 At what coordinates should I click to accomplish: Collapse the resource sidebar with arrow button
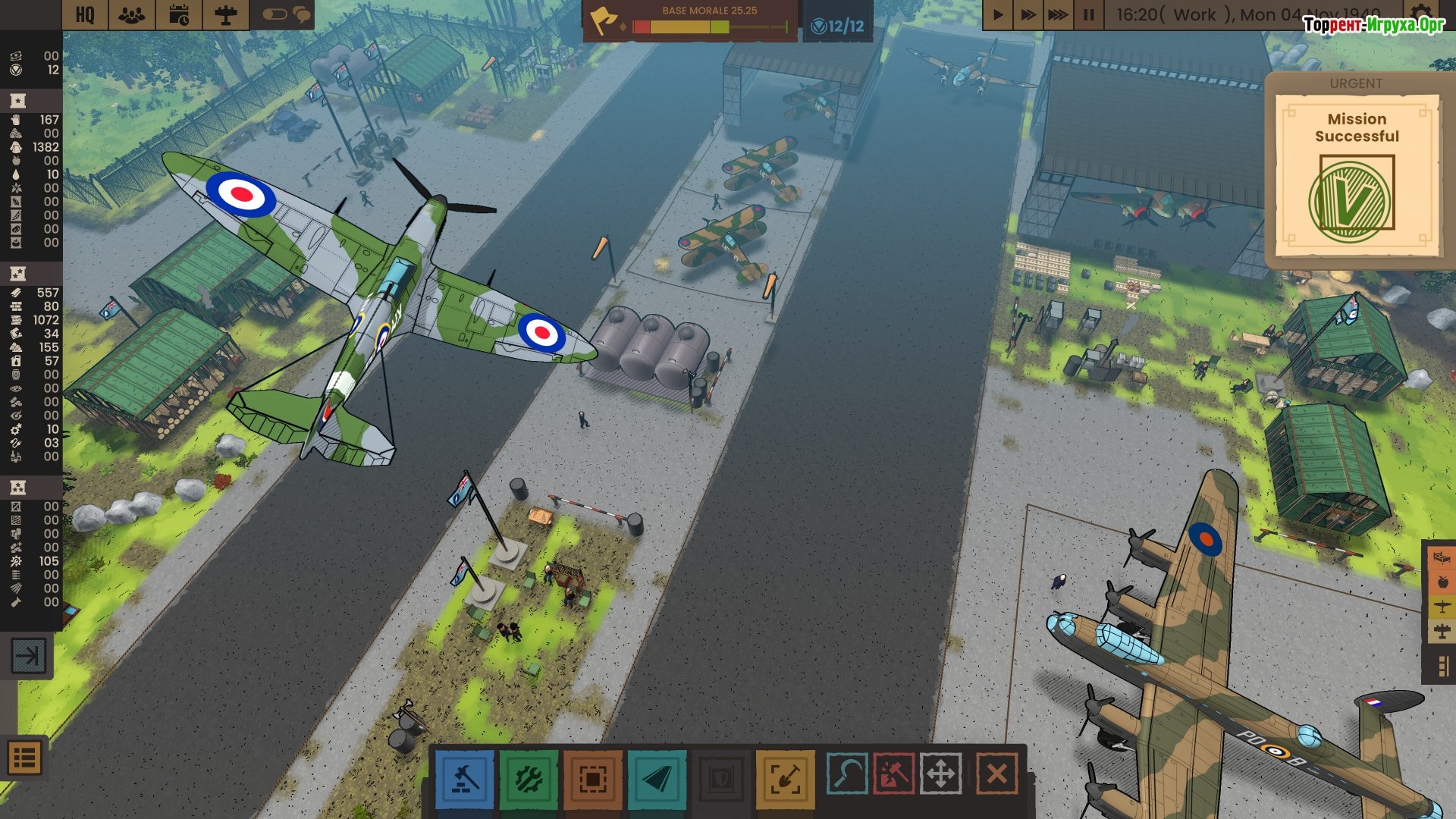coord(28,655)
